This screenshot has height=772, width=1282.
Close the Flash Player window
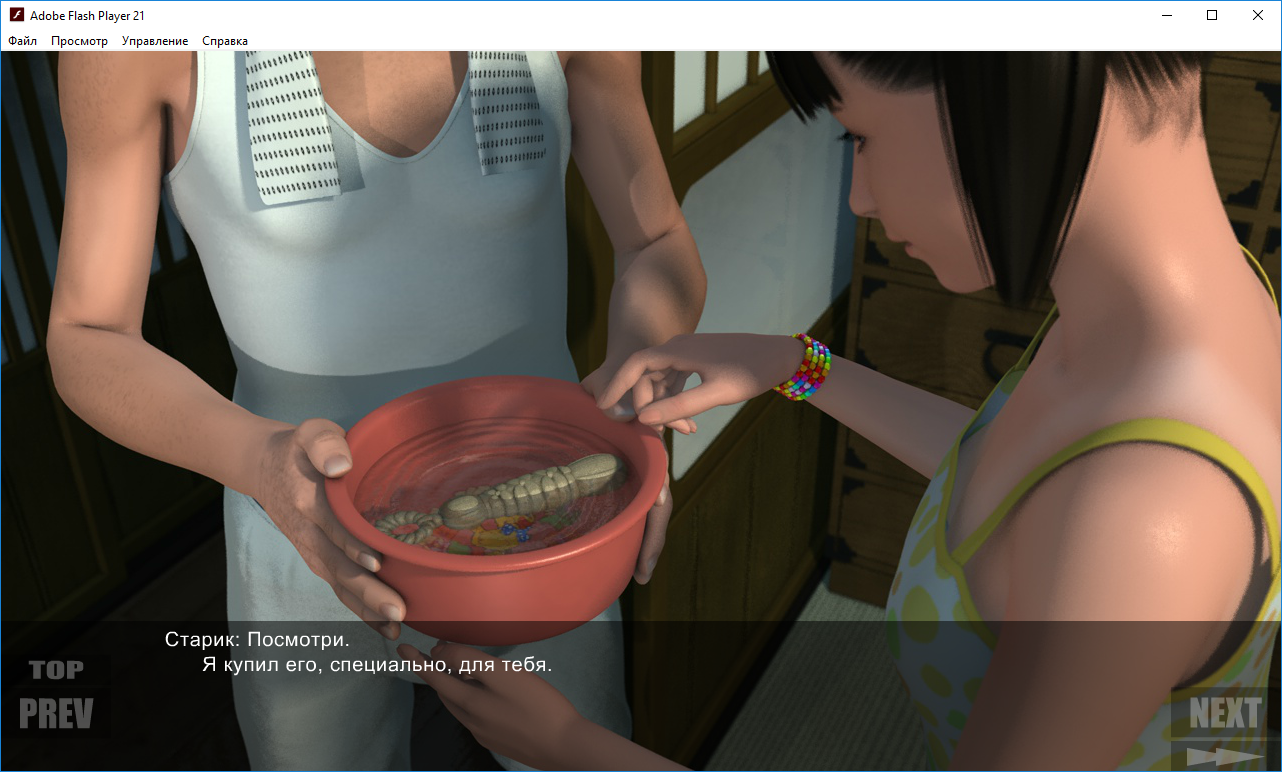[x=1258, y=15]
